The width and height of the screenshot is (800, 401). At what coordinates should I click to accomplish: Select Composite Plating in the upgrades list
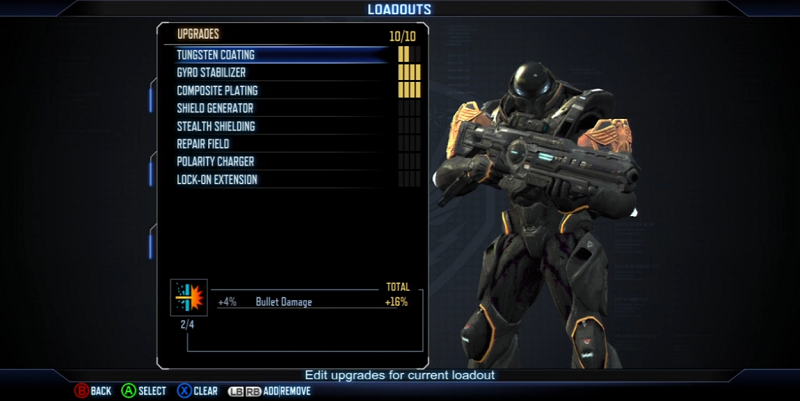point(216,90)
